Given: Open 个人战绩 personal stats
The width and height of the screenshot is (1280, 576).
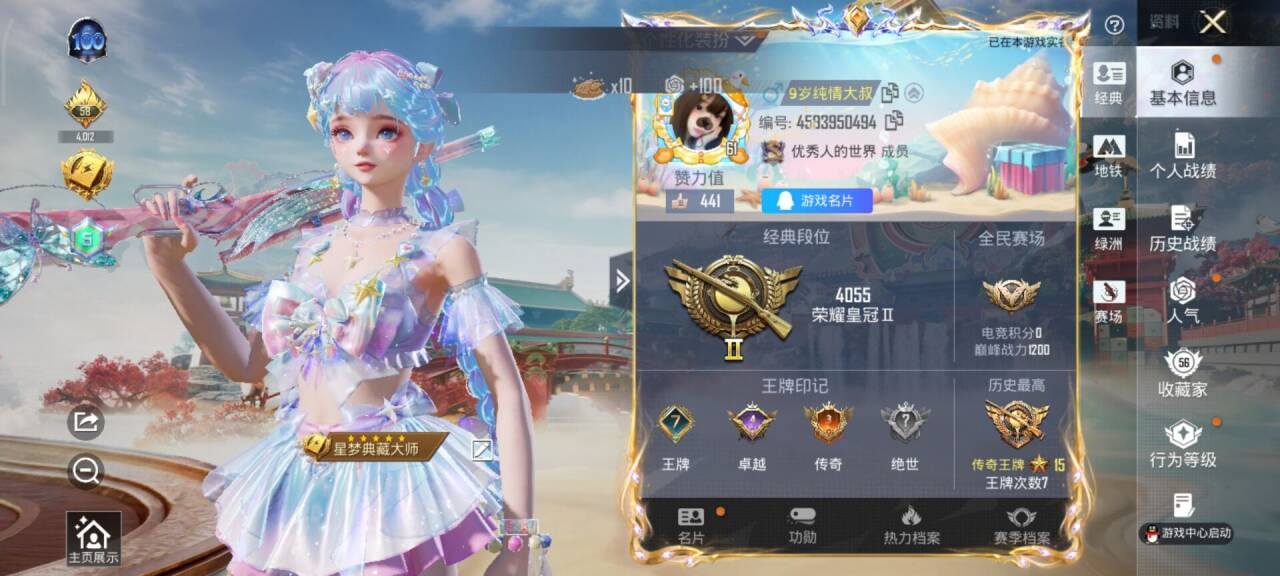Looking at the screenshot, I should (1182, 155).
